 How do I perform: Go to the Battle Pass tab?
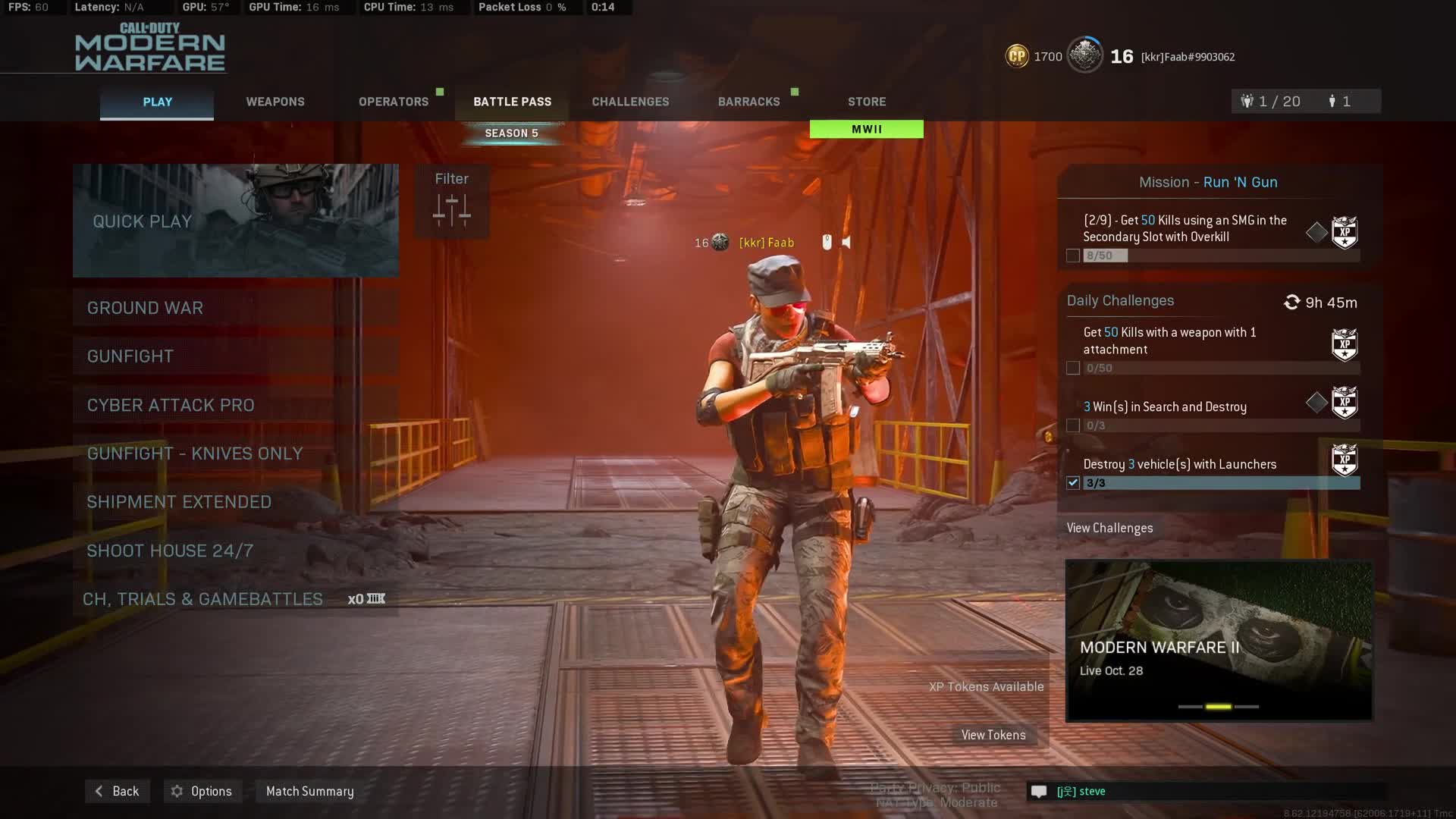pyautogui.click(x=512, y=102)
